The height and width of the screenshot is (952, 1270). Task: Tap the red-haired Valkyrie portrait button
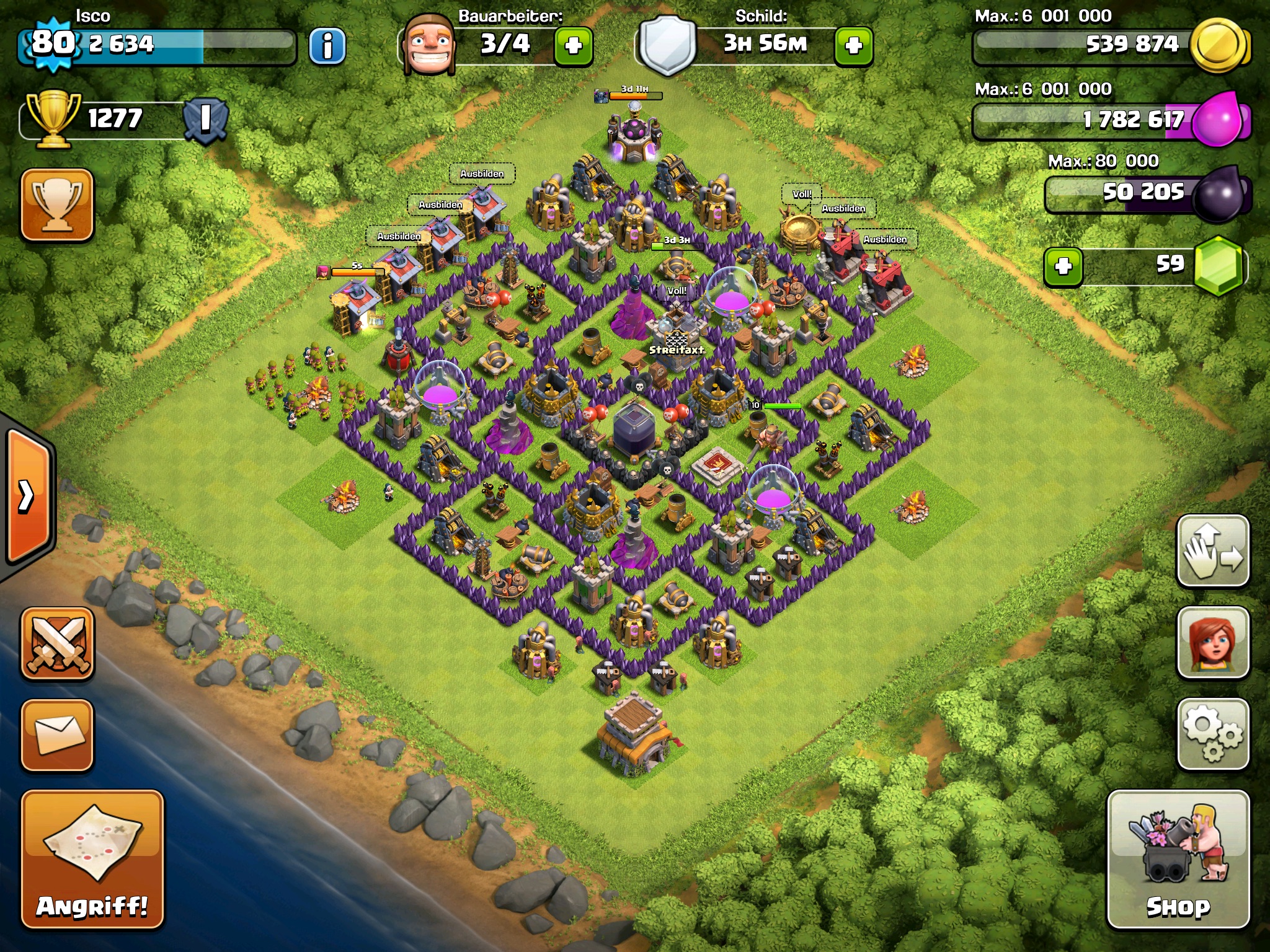click(x=1212, y=643)
